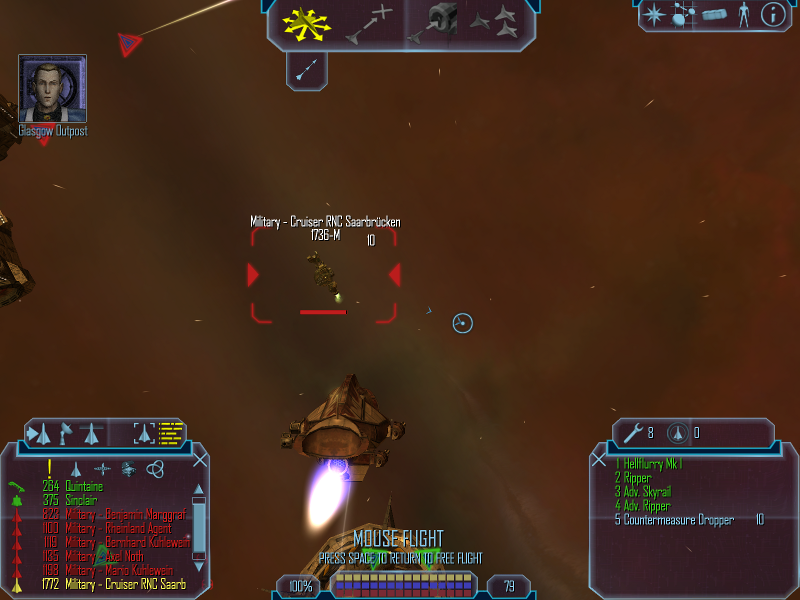This screenshot has height=600, width=800.
Task: Use the wrench repair nanobots icon
Action: click(x=632, y=433)
